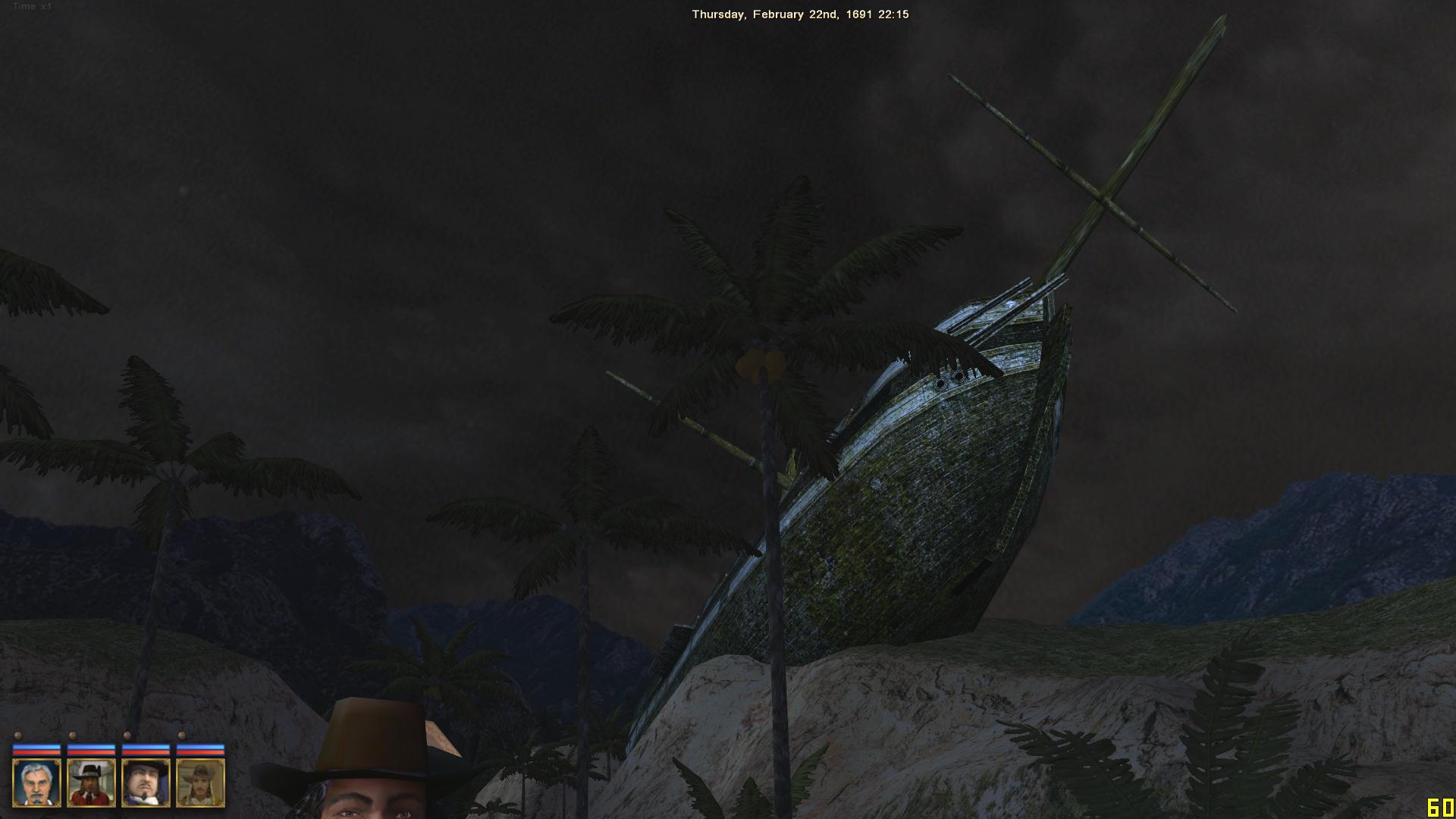The image size is (1456, 819).
Task: Pick the goateed officer in purple coat
Action: pos(146,783)
